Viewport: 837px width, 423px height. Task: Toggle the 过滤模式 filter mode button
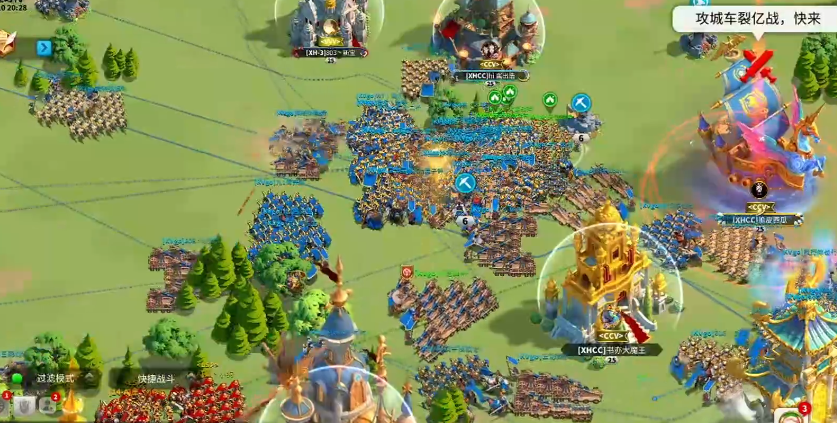(54, 378)
